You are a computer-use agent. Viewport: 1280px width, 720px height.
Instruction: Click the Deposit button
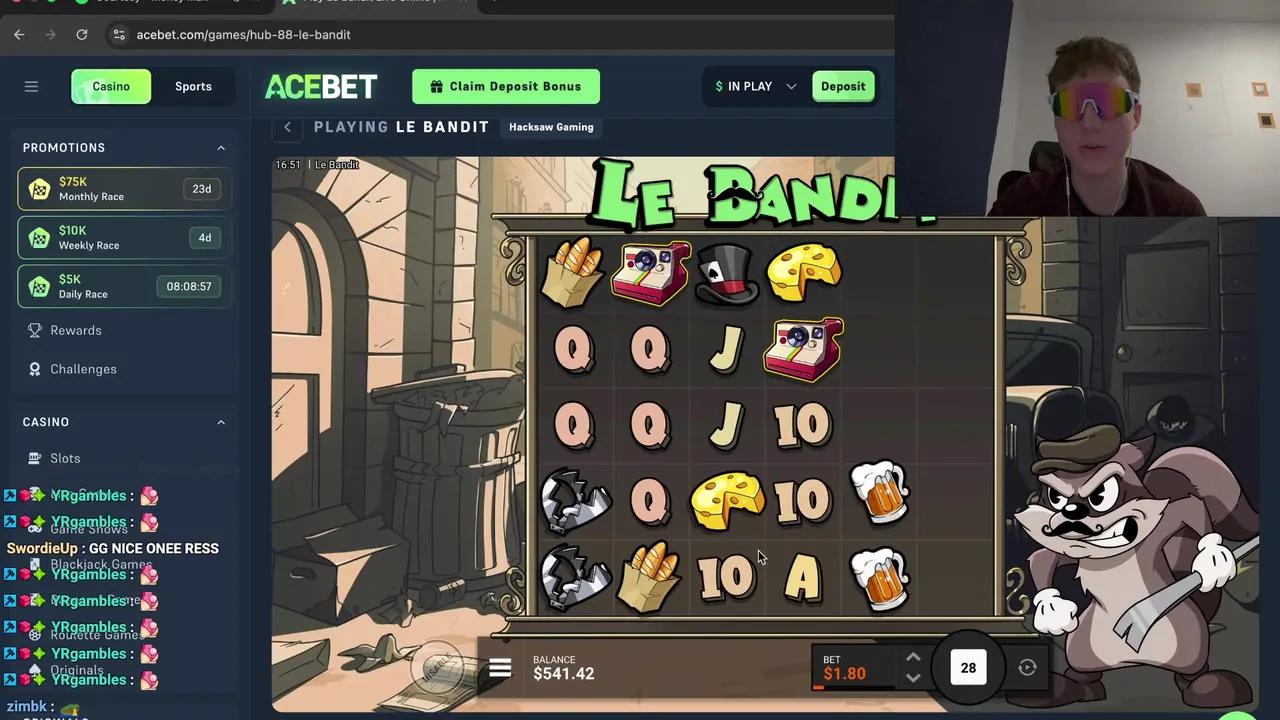pos(842,86)
